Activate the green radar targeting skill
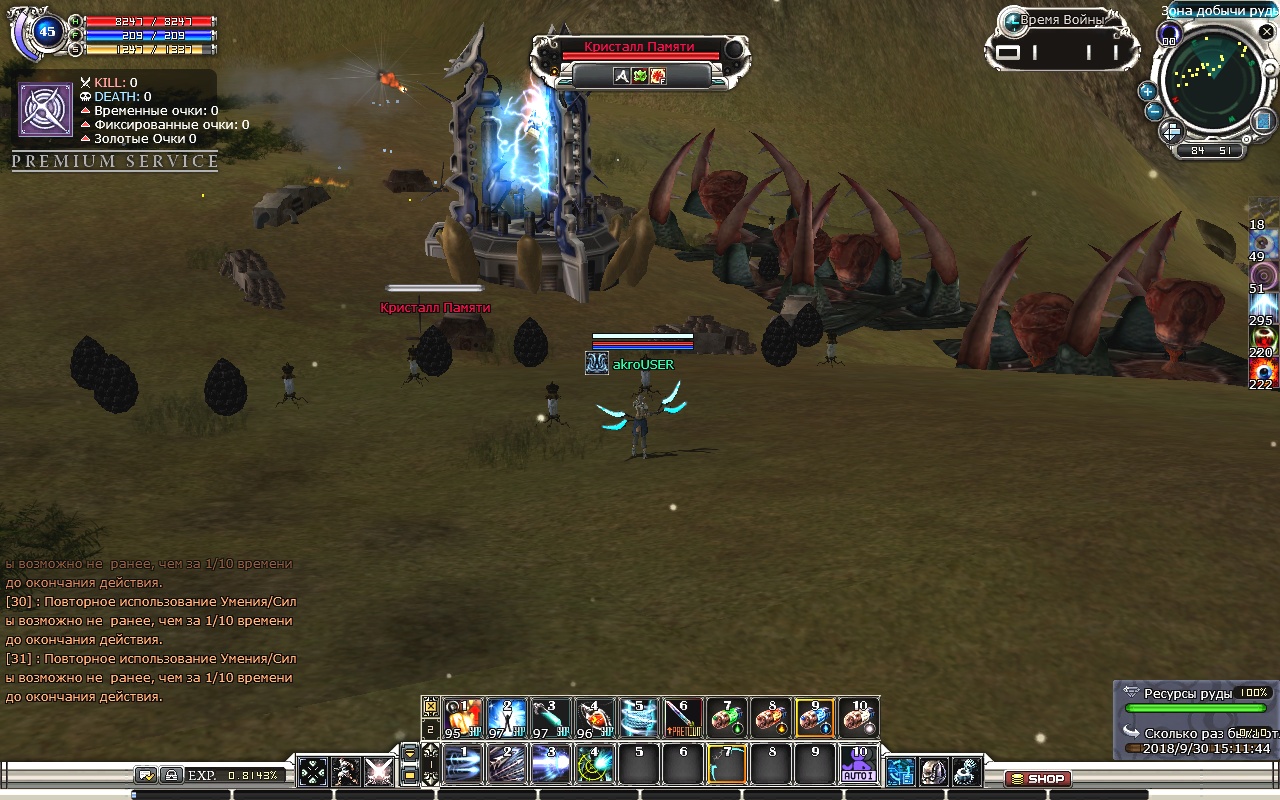 [x=595, y=764]
